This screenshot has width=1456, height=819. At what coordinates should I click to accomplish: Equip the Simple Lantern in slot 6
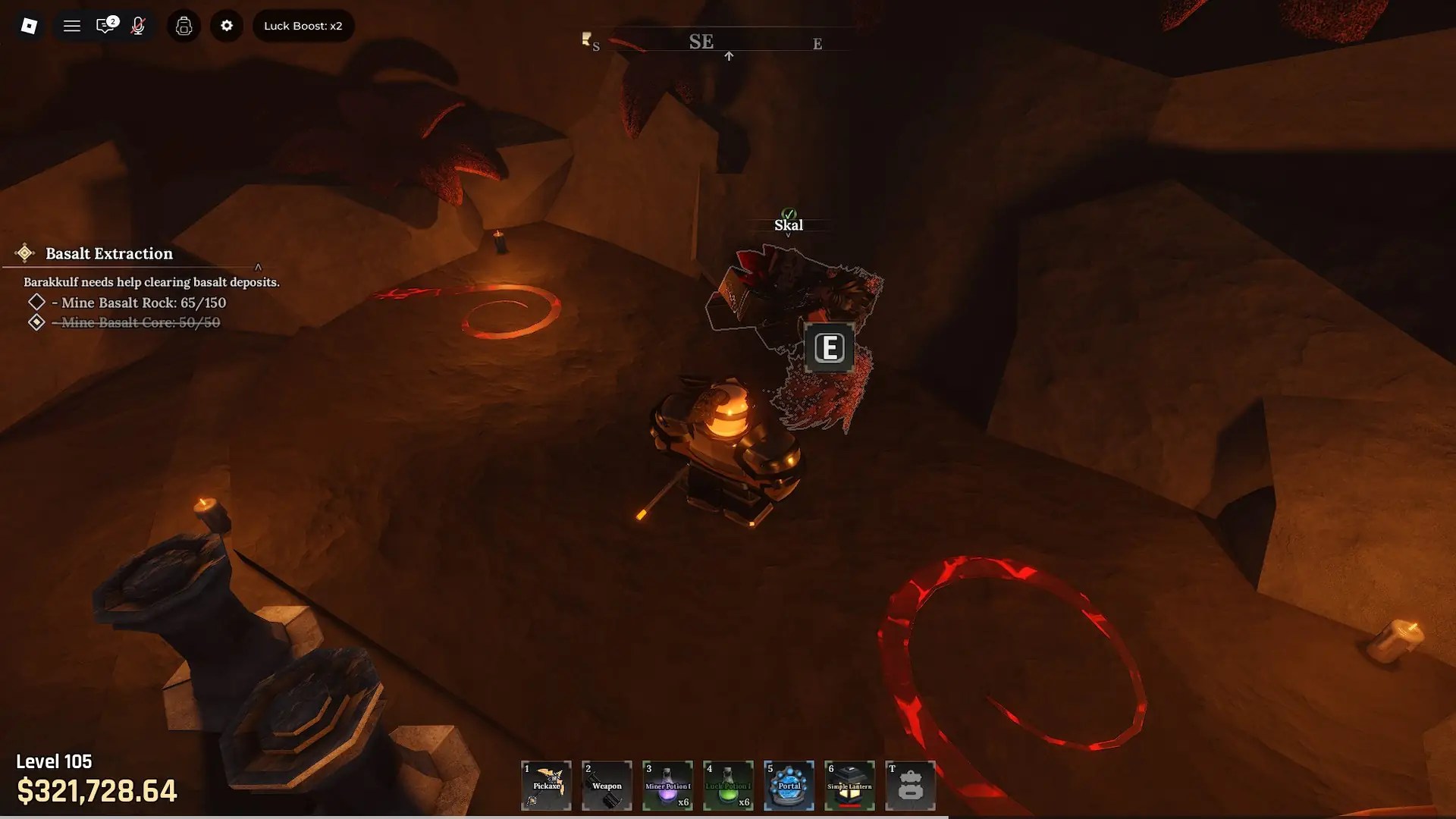tap(849, 786)
